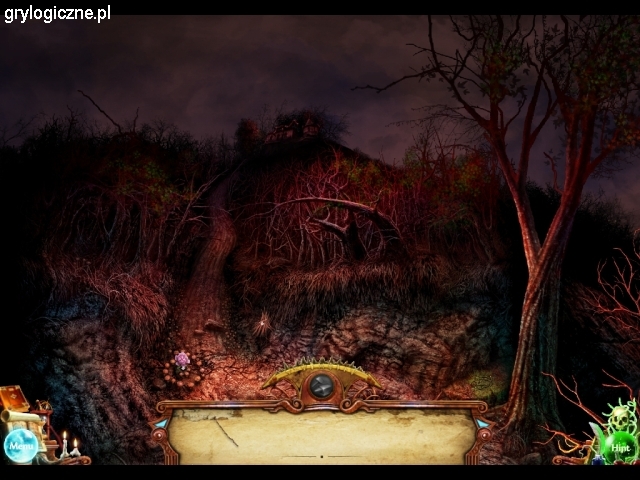Click the left inventory scroll arrow

click(161, 424)
